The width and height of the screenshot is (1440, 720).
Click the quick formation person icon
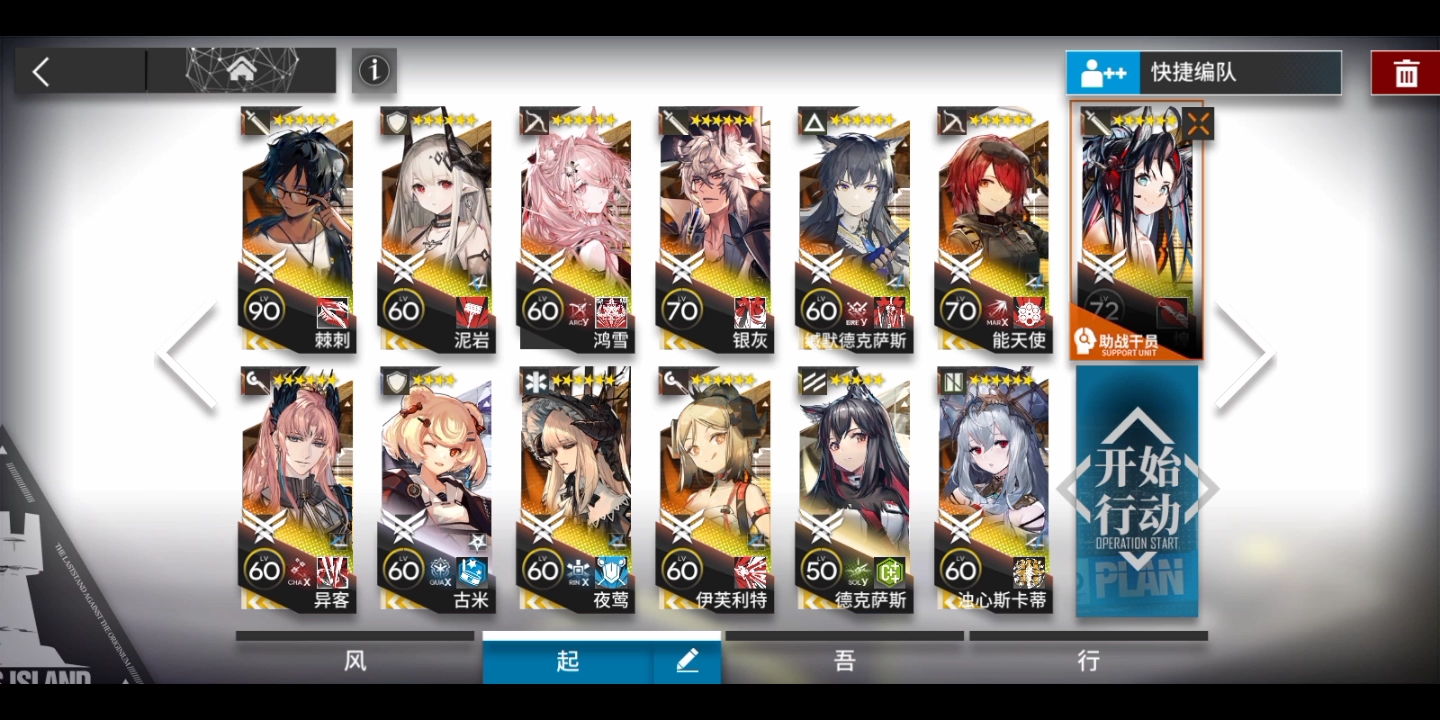click(x=1102, y=71)
